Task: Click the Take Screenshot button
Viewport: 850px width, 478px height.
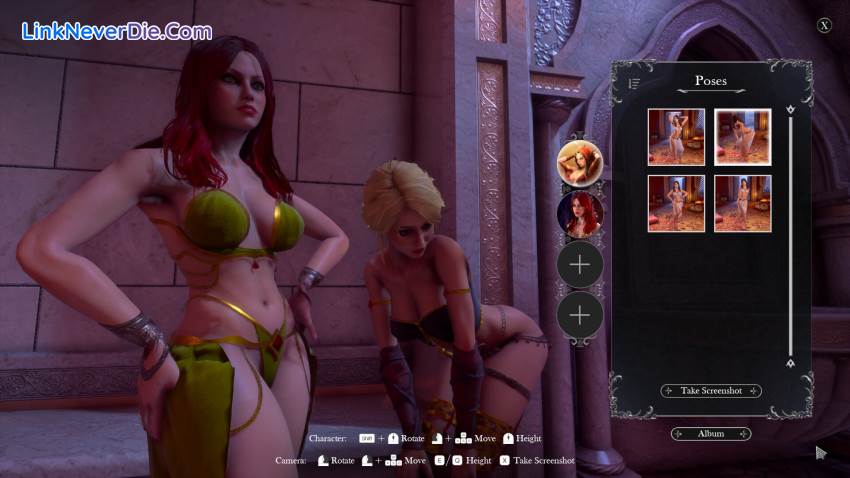Action: [711, 391]
